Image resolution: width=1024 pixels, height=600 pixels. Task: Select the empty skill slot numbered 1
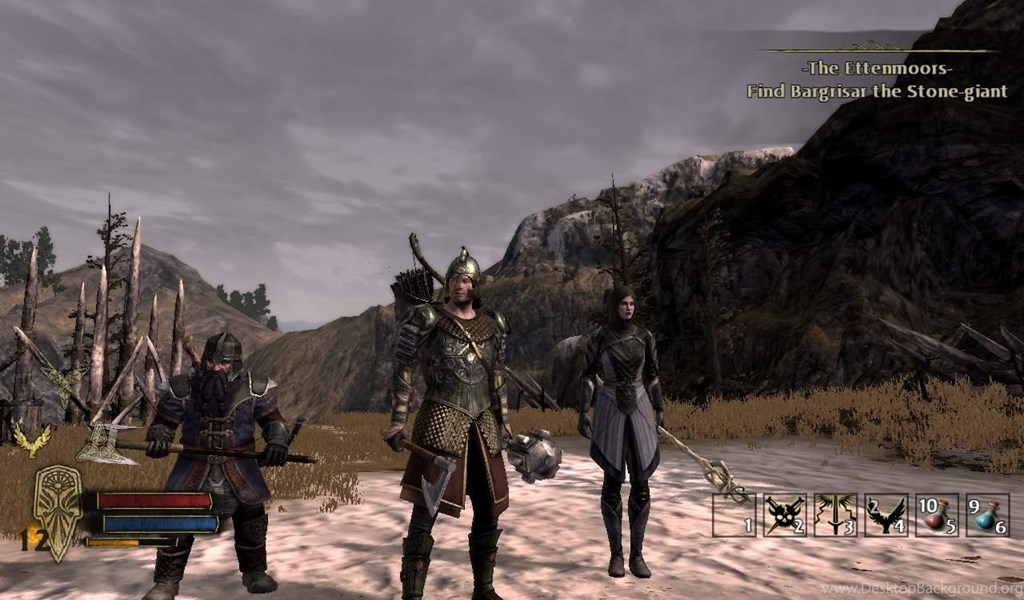coord(734,515)
